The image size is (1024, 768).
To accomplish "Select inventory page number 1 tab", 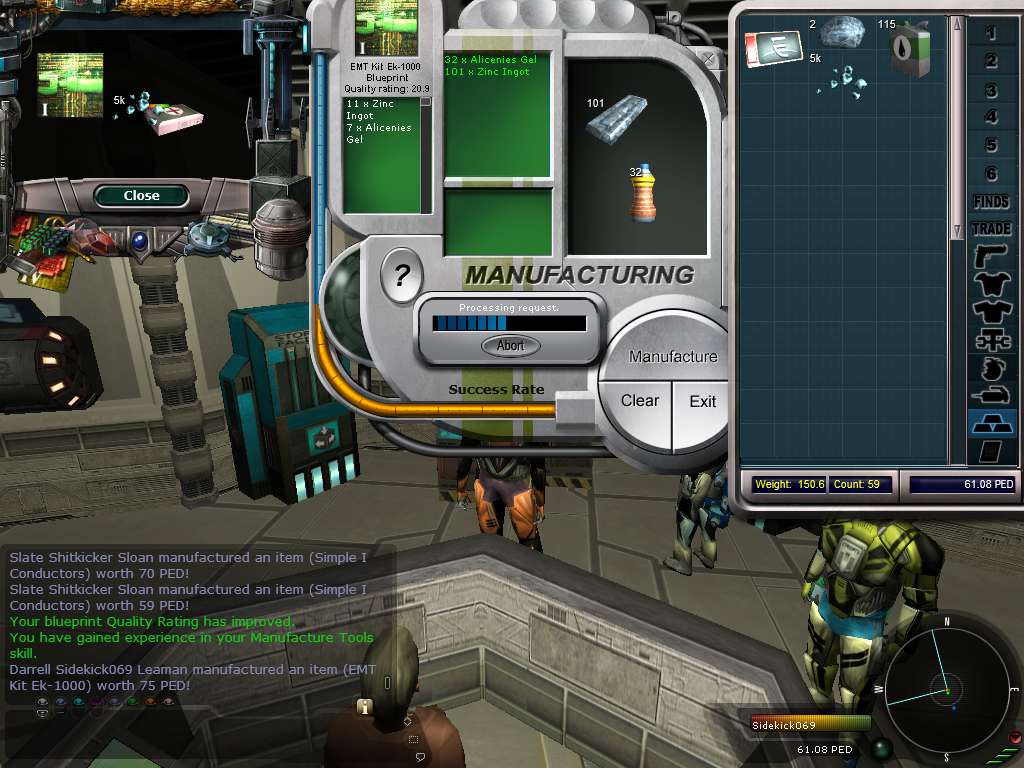I will click(991, 34).
